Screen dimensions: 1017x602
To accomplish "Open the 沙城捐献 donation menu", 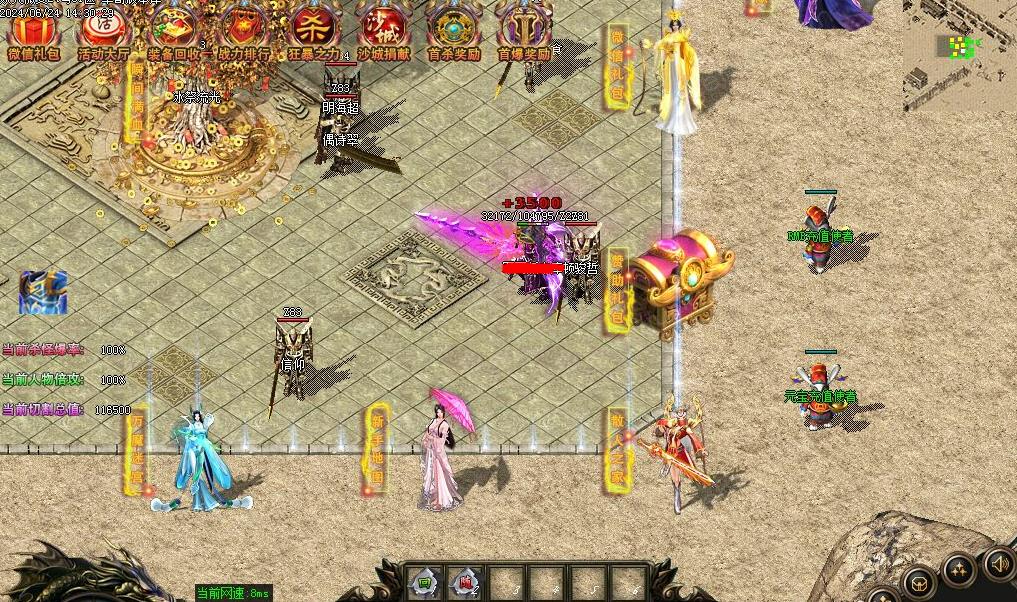I will tap(383, 30).
